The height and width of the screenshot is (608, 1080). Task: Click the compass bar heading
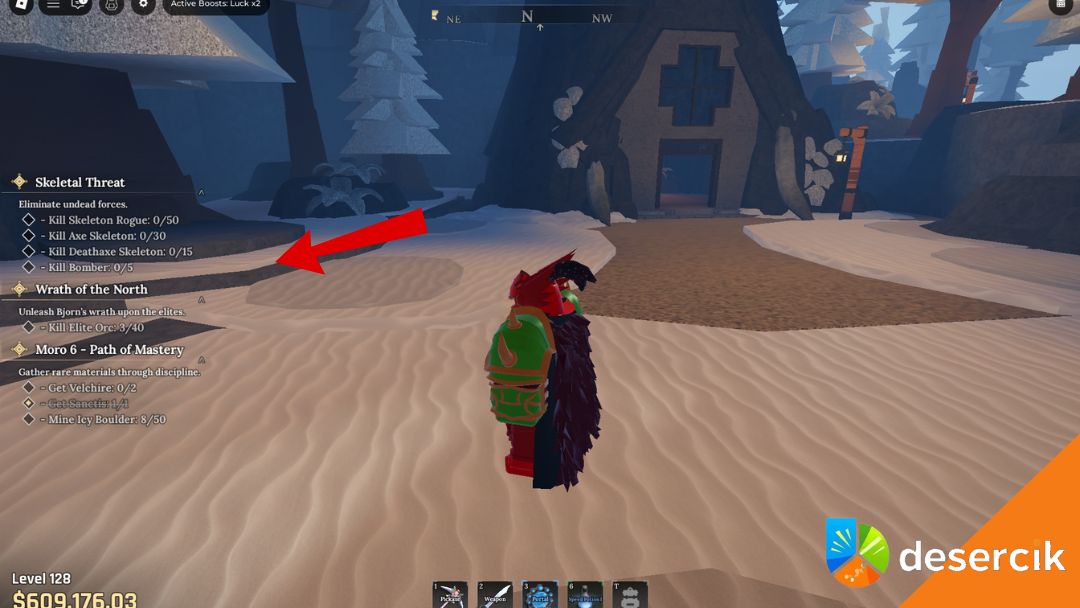tap(527, 17)
